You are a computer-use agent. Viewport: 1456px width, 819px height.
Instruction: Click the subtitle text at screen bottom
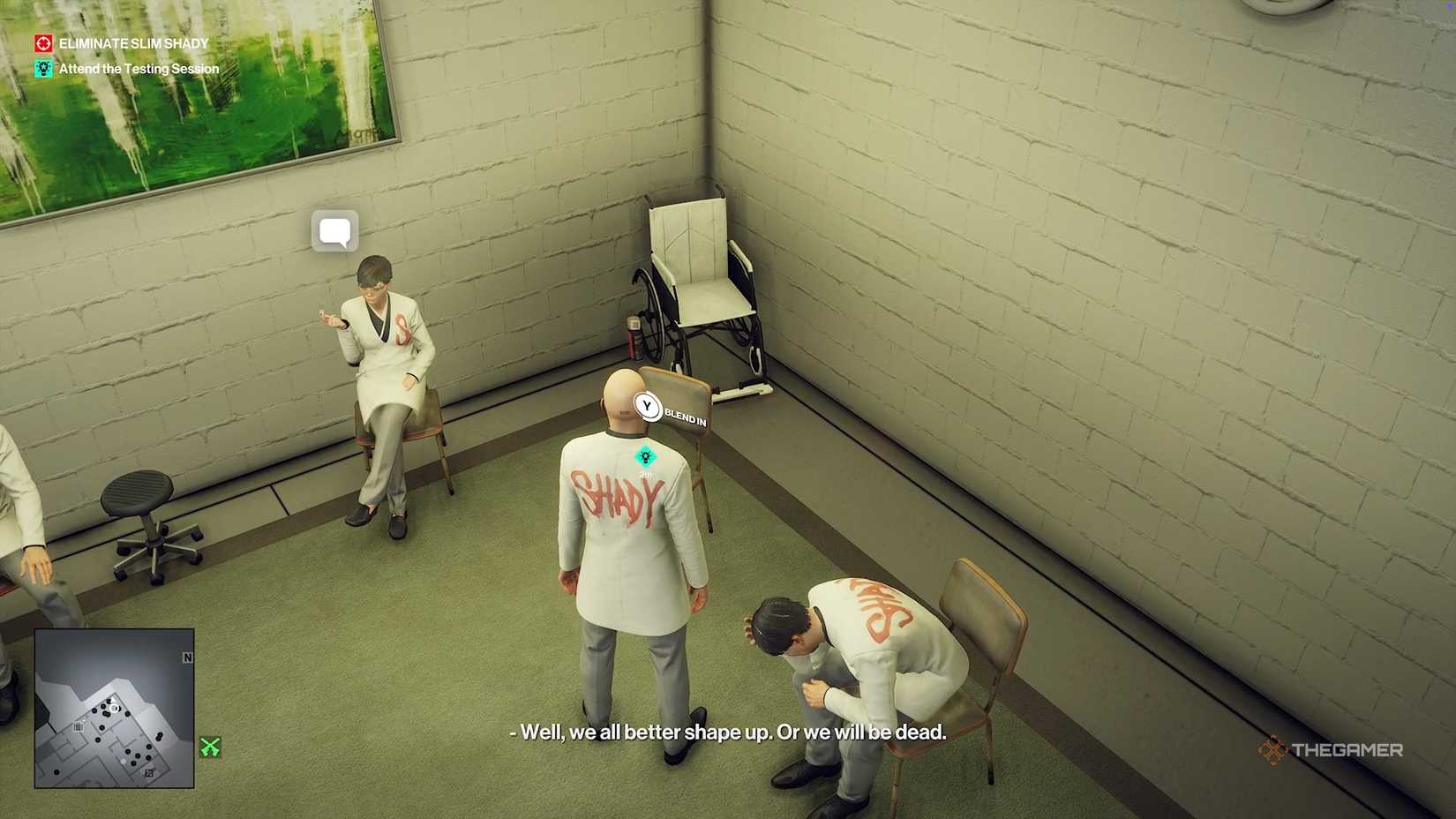[x=725, y=733]
